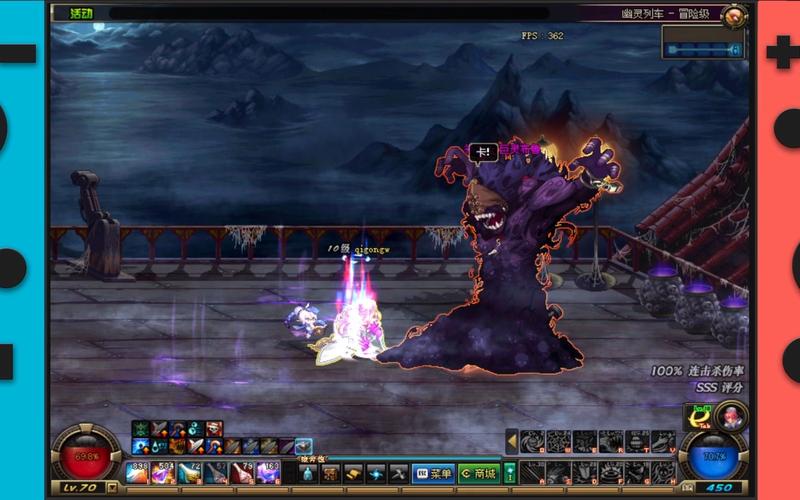Activate the pentagram skill on W slot
This screenshot has height=500, width=800.
(559, 441)
